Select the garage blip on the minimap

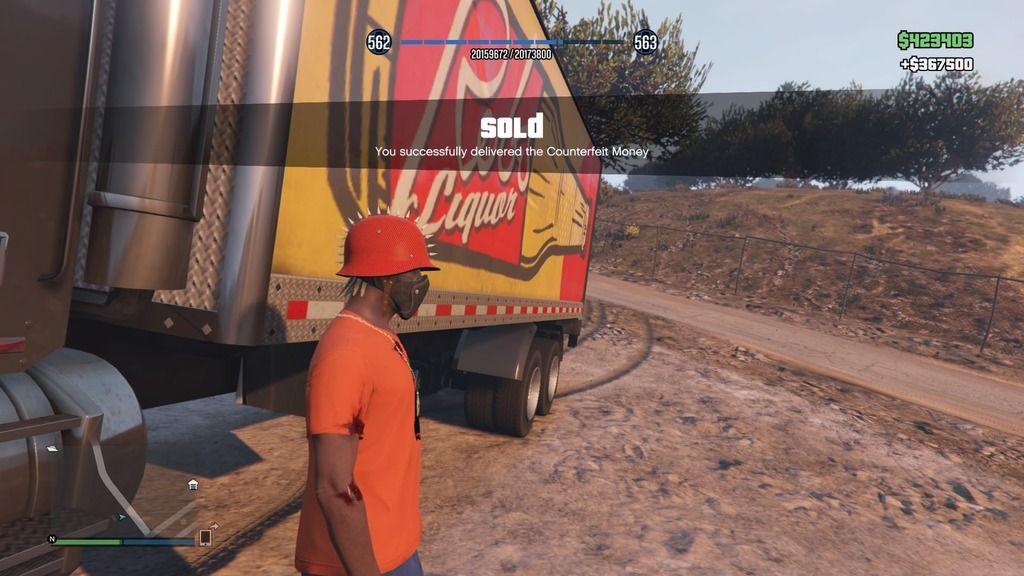pos(193,485)
